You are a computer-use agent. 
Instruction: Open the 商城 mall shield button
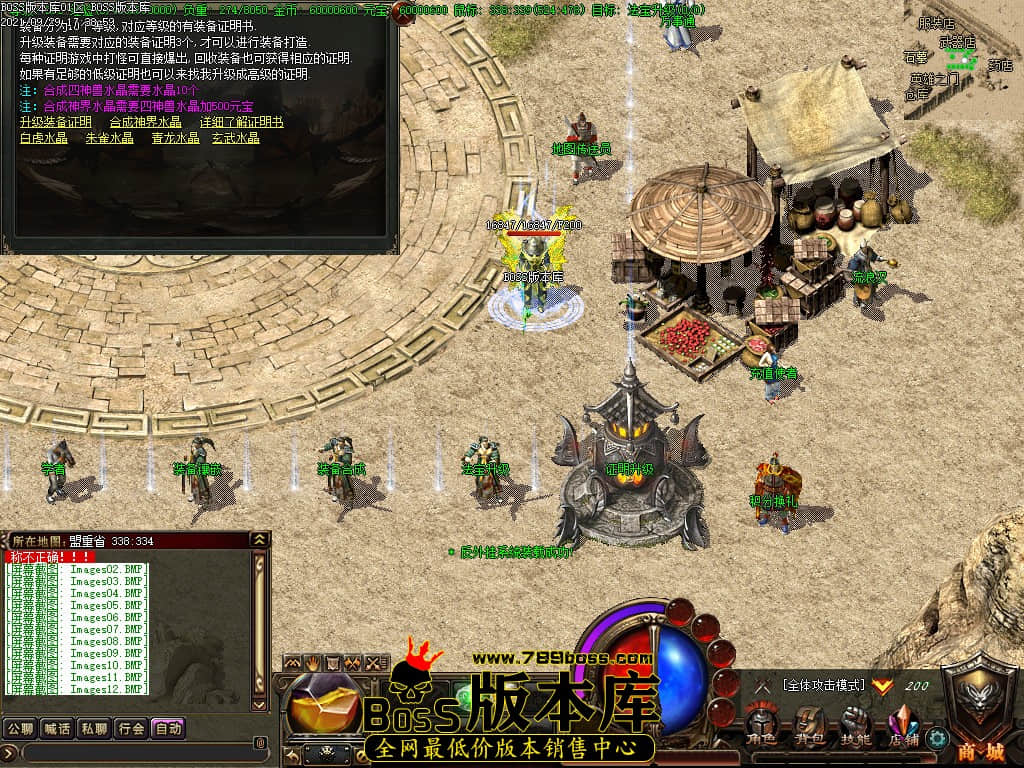pos(981,712)
